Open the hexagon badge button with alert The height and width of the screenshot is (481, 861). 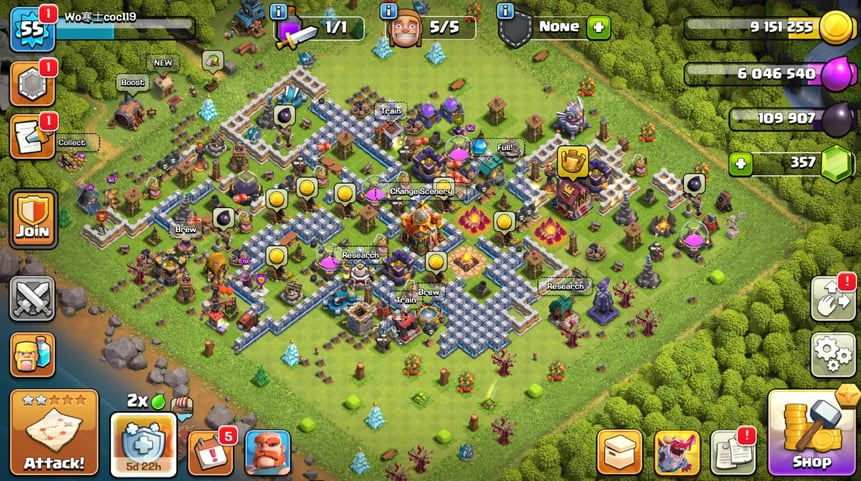pos(31,85)
